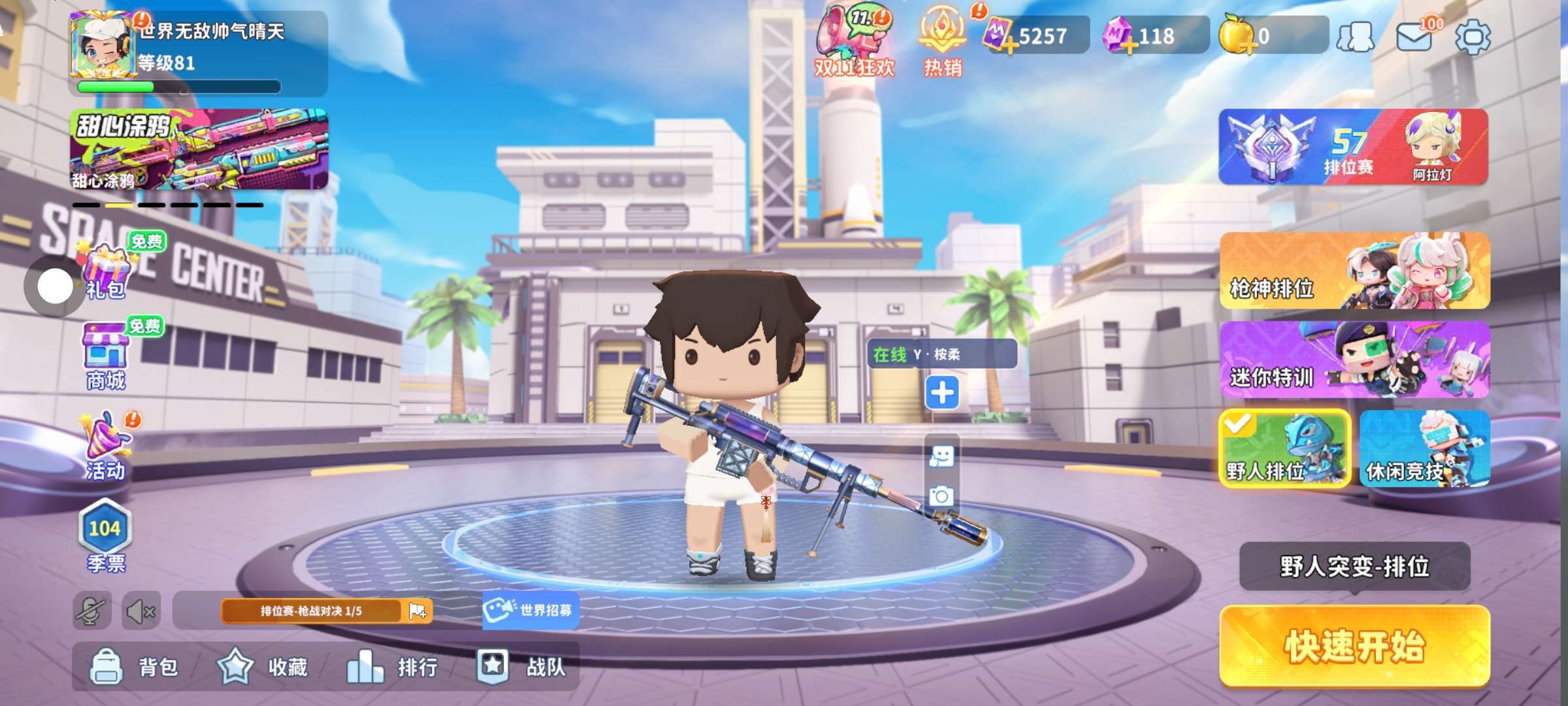This screenshot has width=1568, height=706.
Task: Open the 收藏 collection menu
Action: coord(263,667)
